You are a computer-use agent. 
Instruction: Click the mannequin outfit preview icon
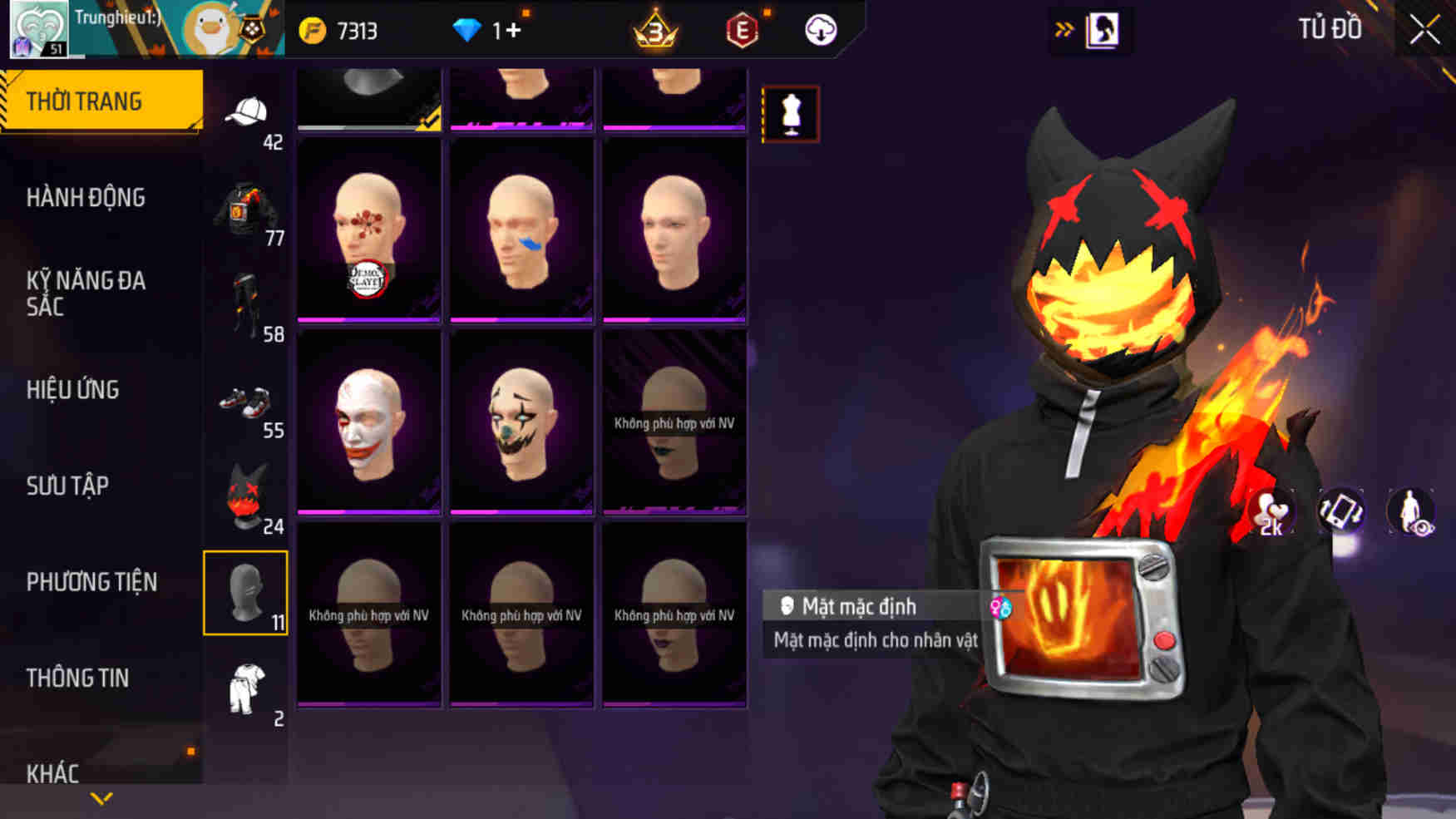tap(792, 114)
